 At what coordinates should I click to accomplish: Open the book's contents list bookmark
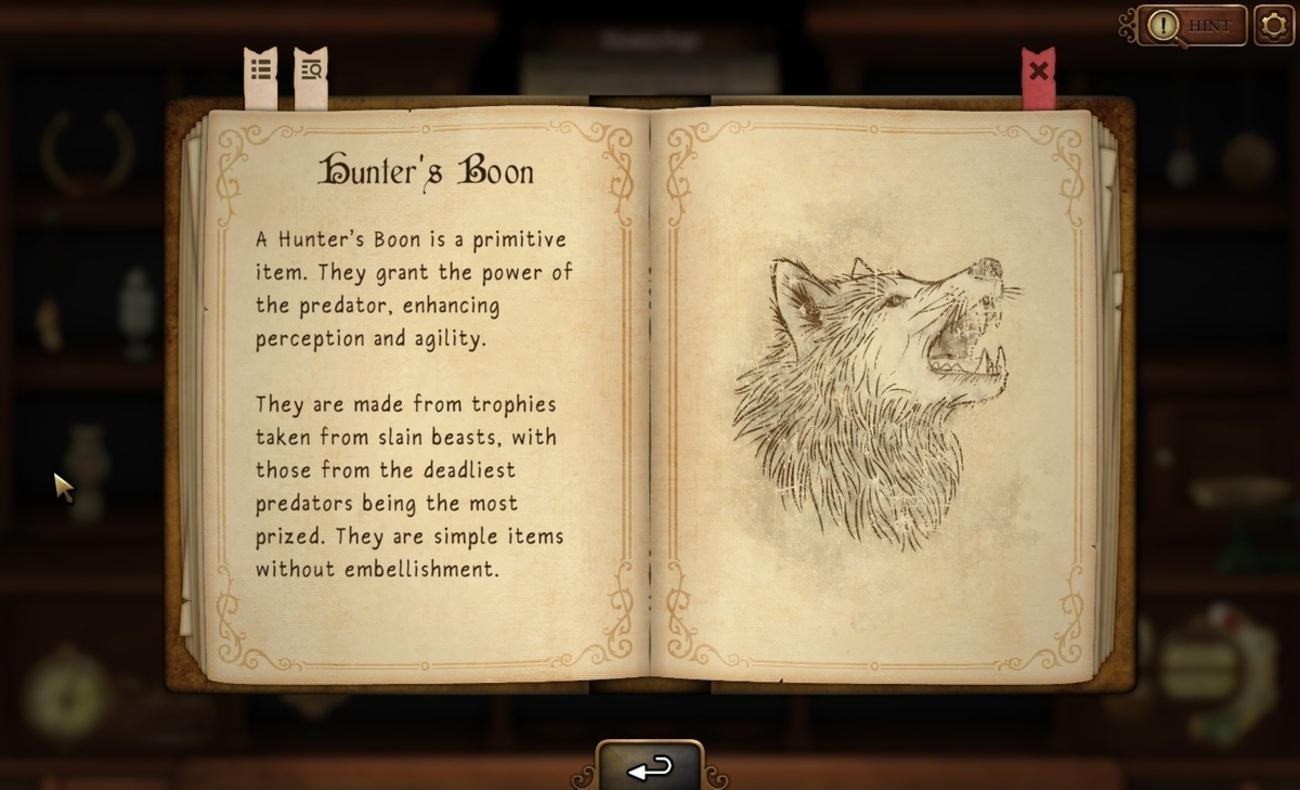point(261,72)
